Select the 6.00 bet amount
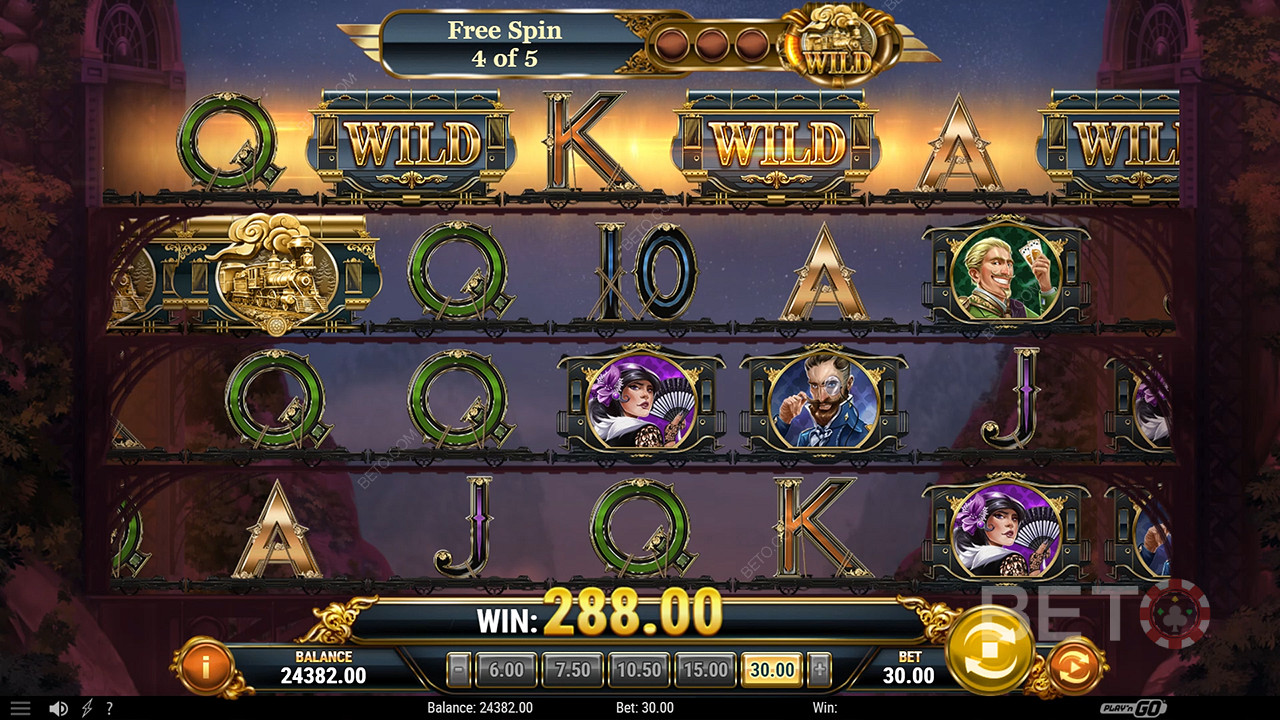Screen dimensions: 1280x720 point(506,670)
